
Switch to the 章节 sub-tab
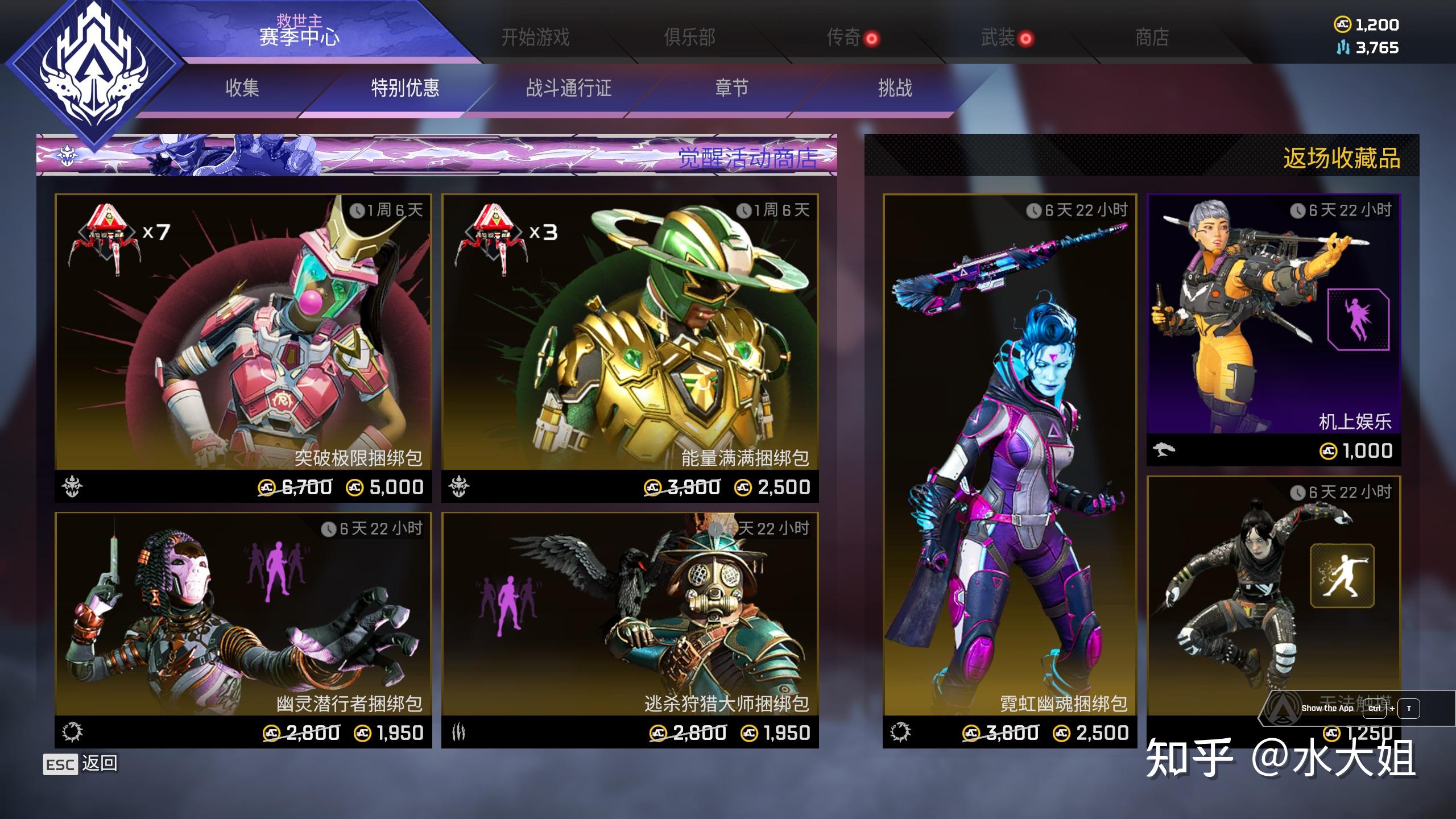pos(731,88)
